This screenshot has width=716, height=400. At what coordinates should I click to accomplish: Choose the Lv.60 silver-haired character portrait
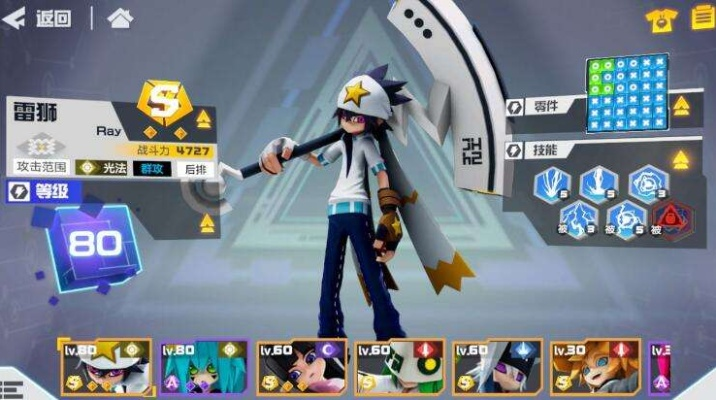point(497,367)
